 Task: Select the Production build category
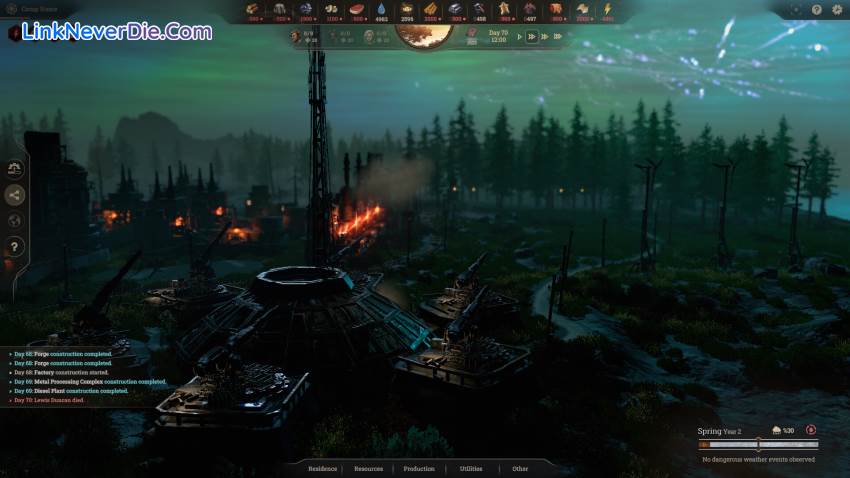point(419,468)
